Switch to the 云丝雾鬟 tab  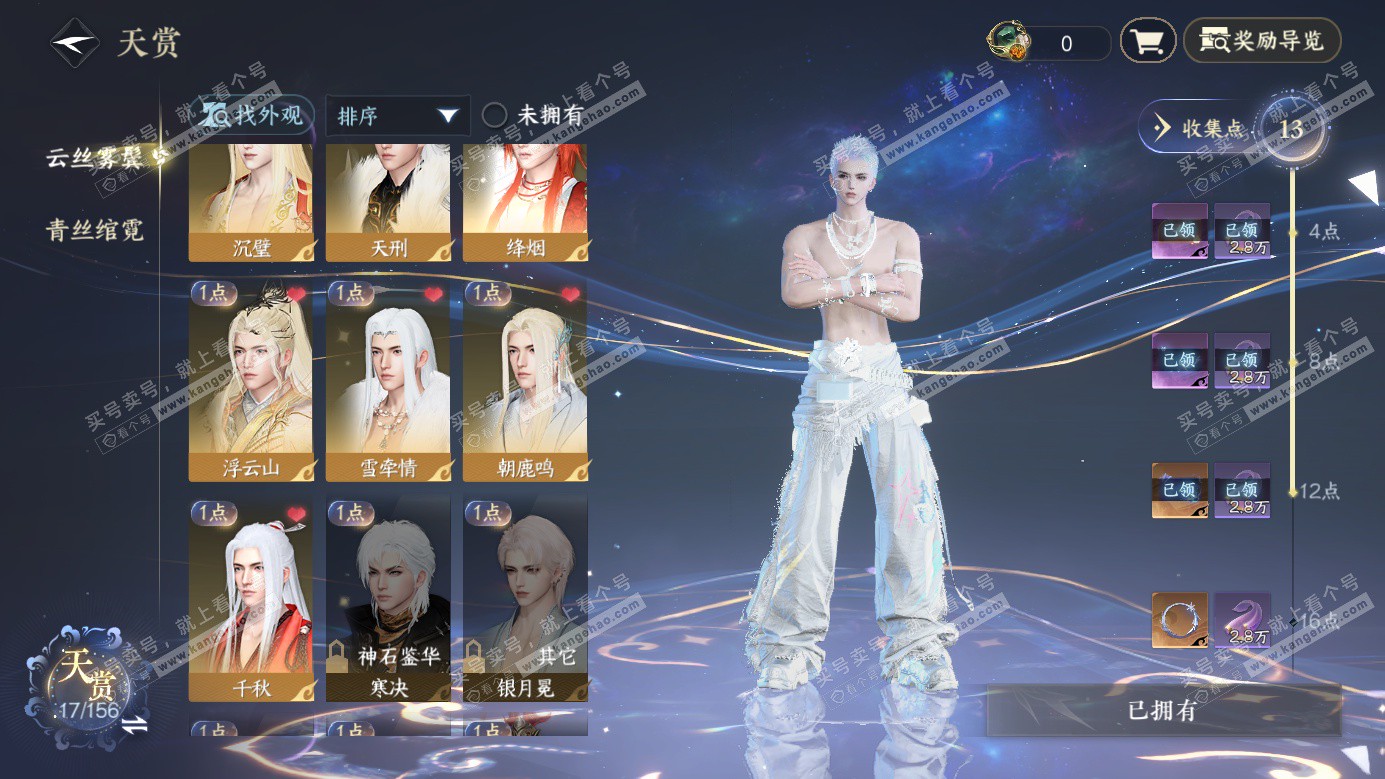[x=96, y=157]
